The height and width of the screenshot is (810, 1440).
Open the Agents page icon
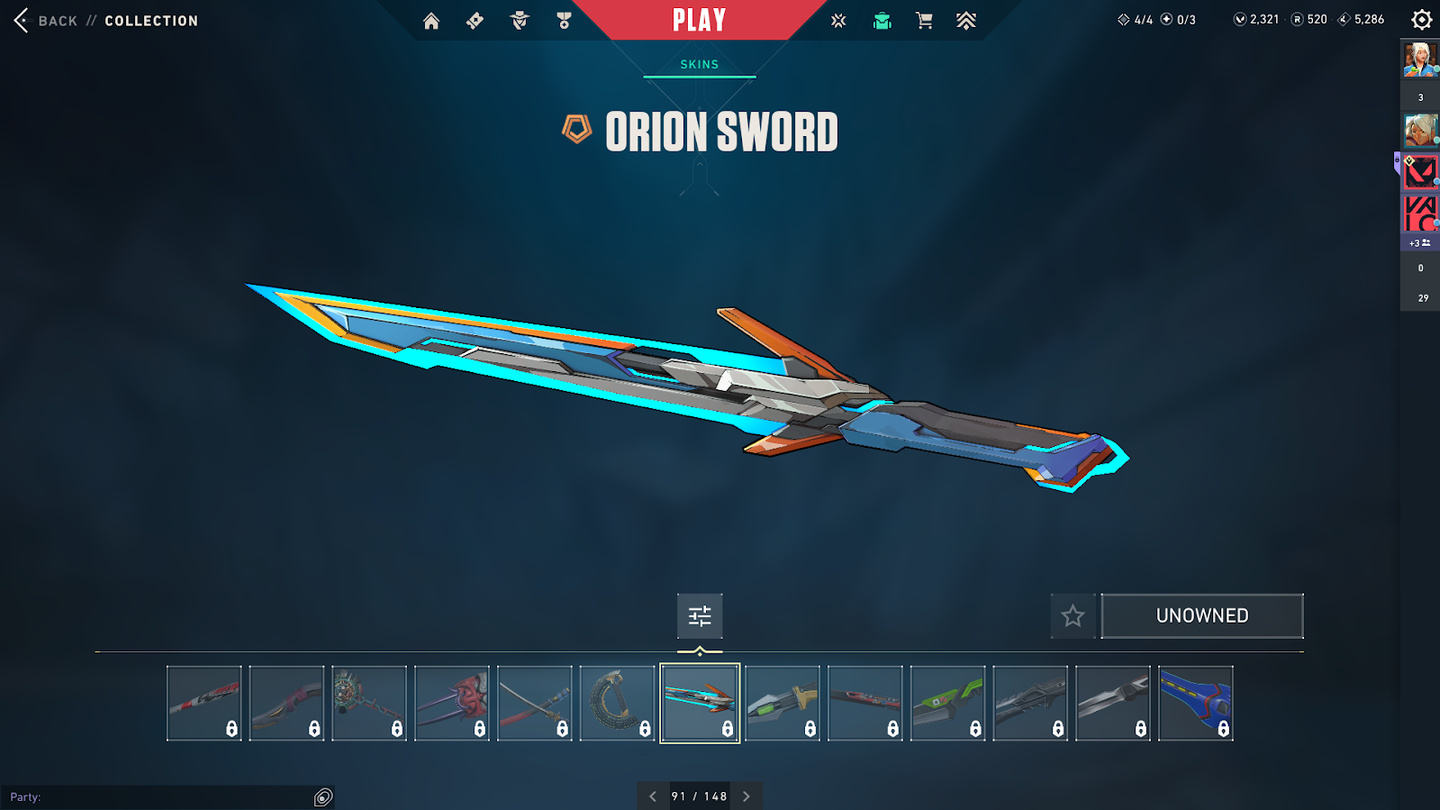[x=519, y=21]
